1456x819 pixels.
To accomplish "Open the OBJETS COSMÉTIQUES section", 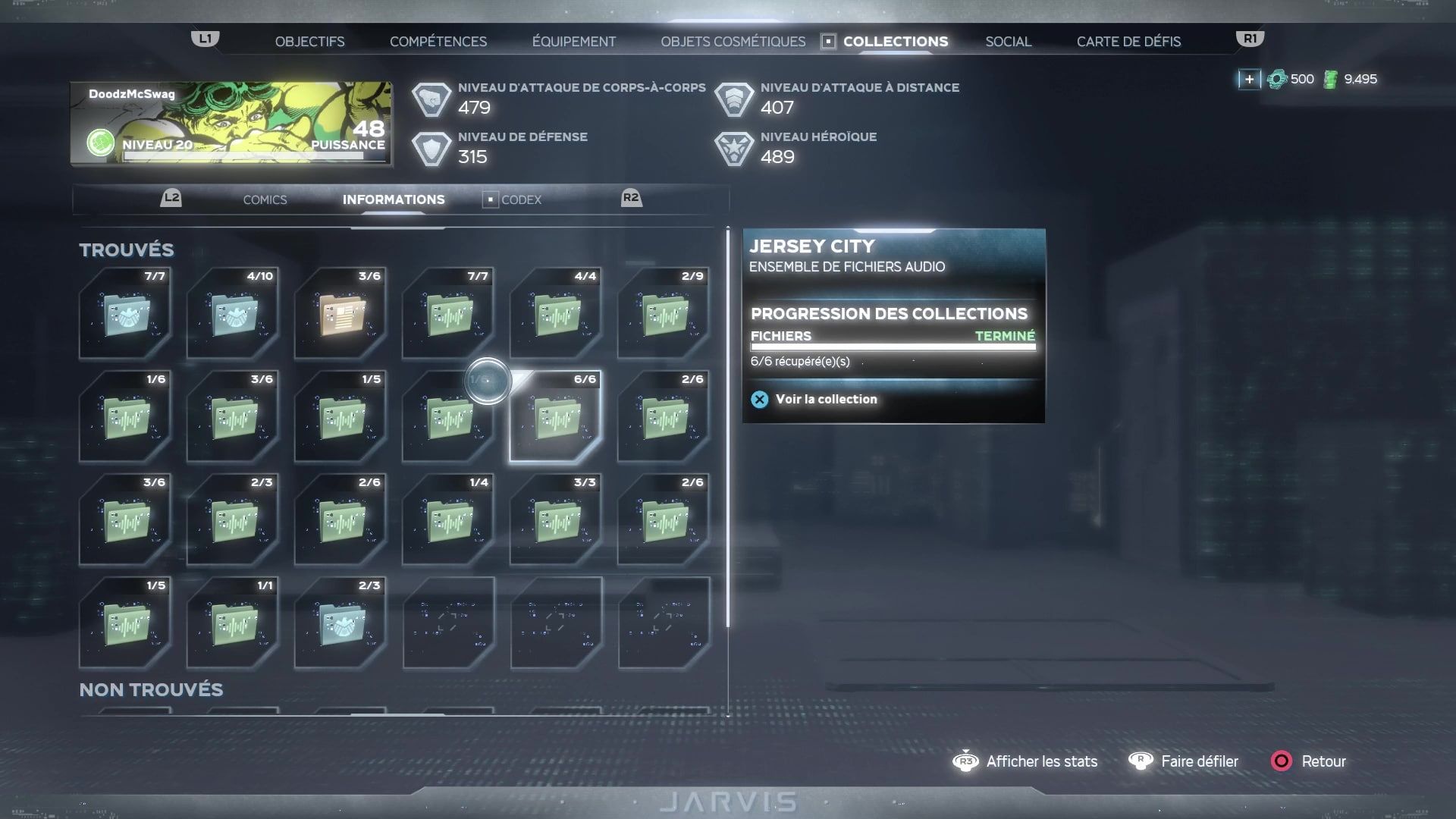I will point(733,41).
